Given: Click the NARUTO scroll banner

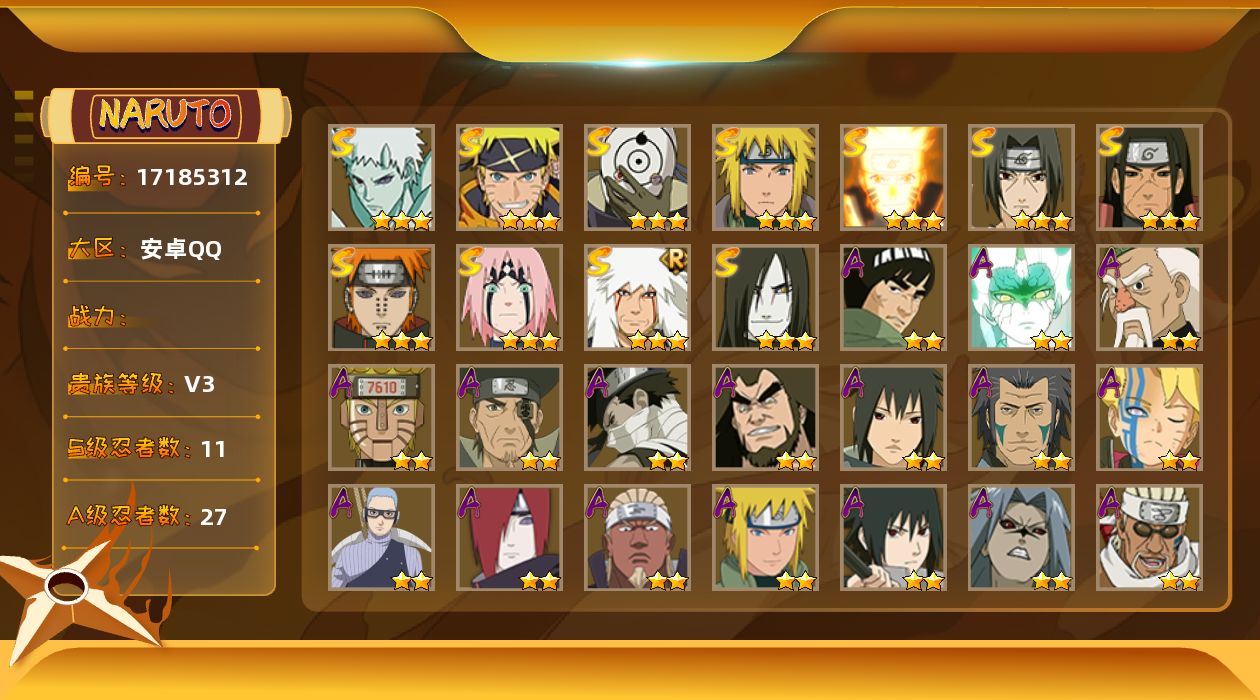Looking at the screenshot, I should coord(166,115).
